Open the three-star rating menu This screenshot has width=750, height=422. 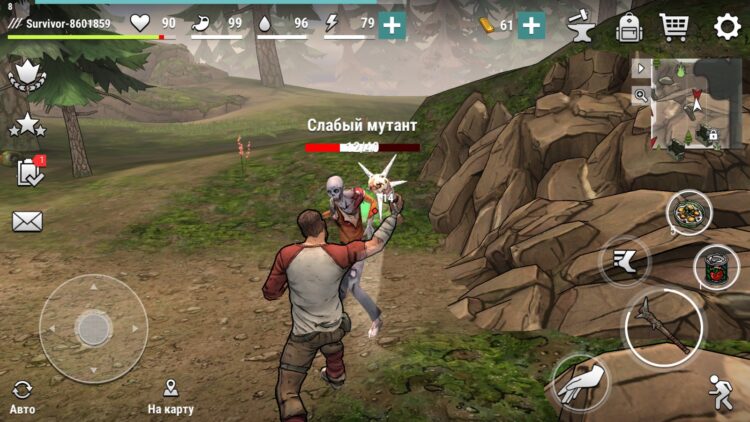pos(27,125)
